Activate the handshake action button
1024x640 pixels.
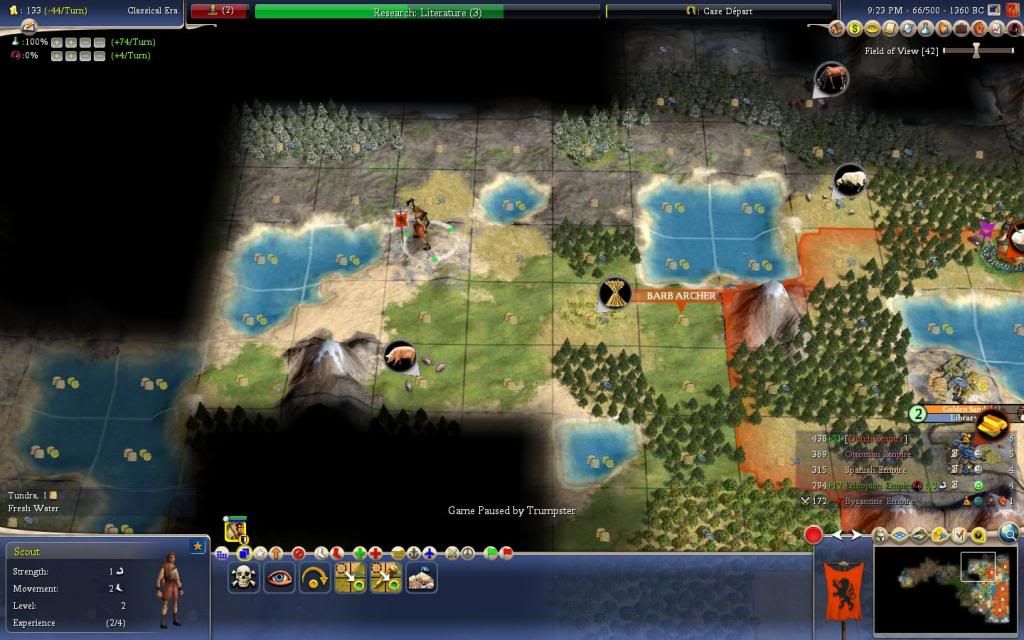tap(421, 578)
